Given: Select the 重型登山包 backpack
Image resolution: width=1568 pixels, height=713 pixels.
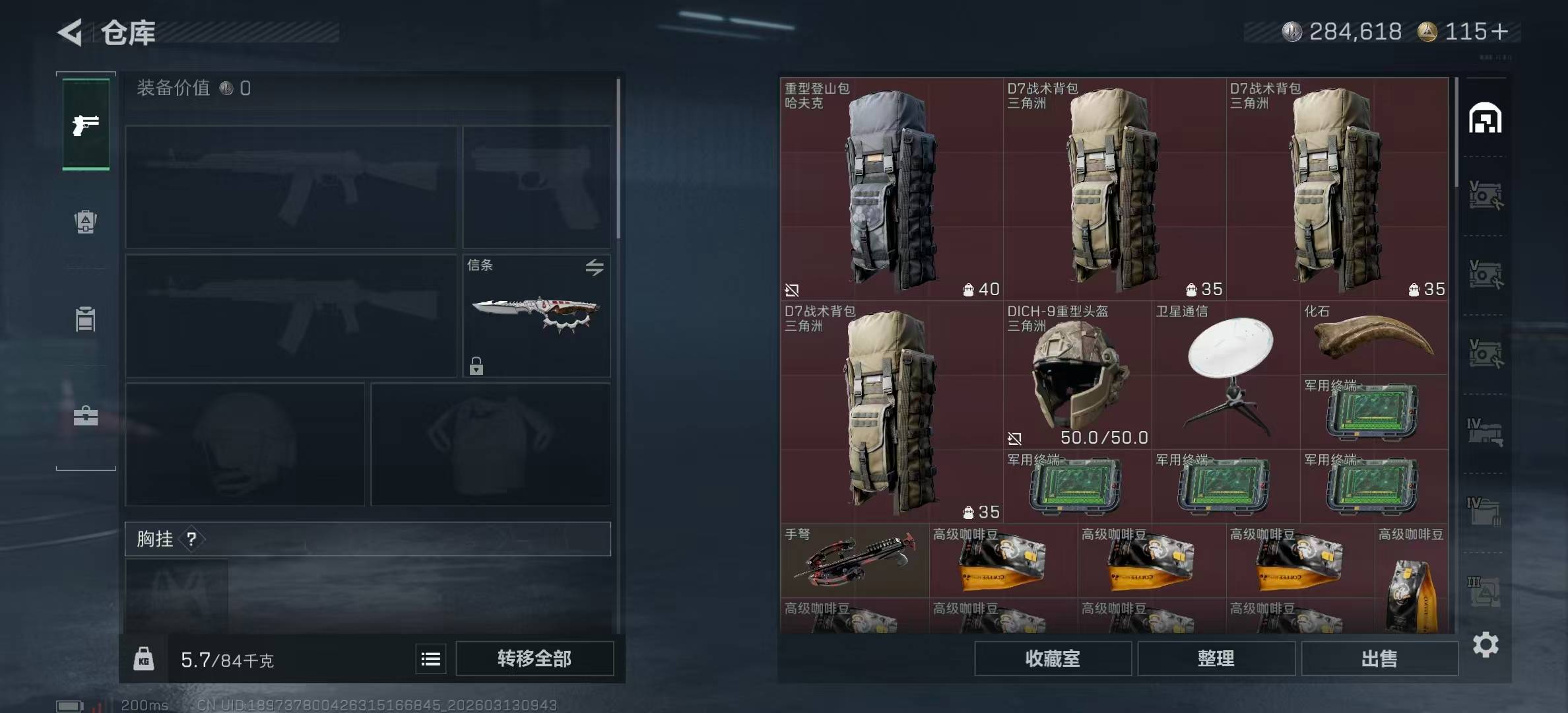Looking at the screenshot, I should click(891, 189).
